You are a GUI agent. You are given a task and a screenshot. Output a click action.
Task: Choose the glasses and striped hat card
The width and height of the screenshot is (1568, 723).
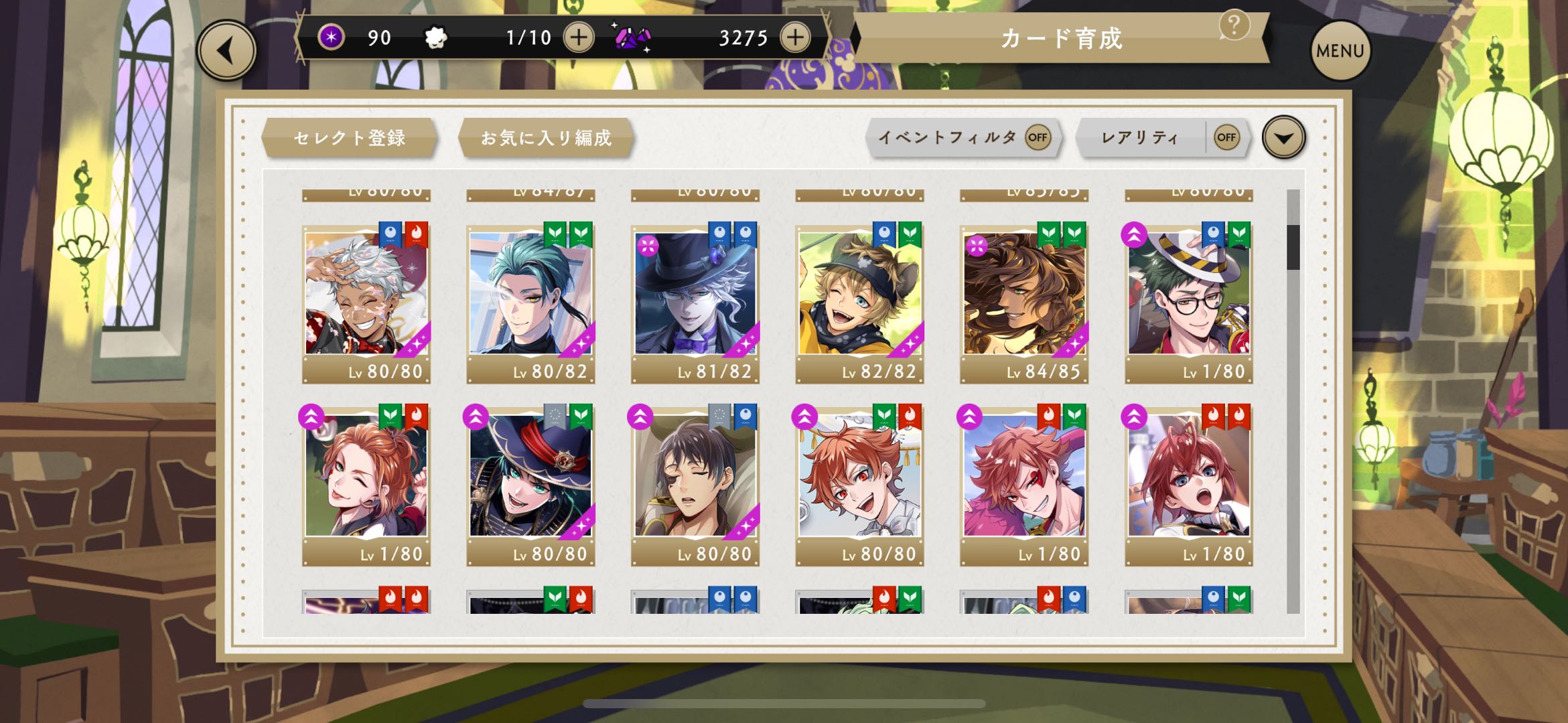click(x=1189, y=295)
